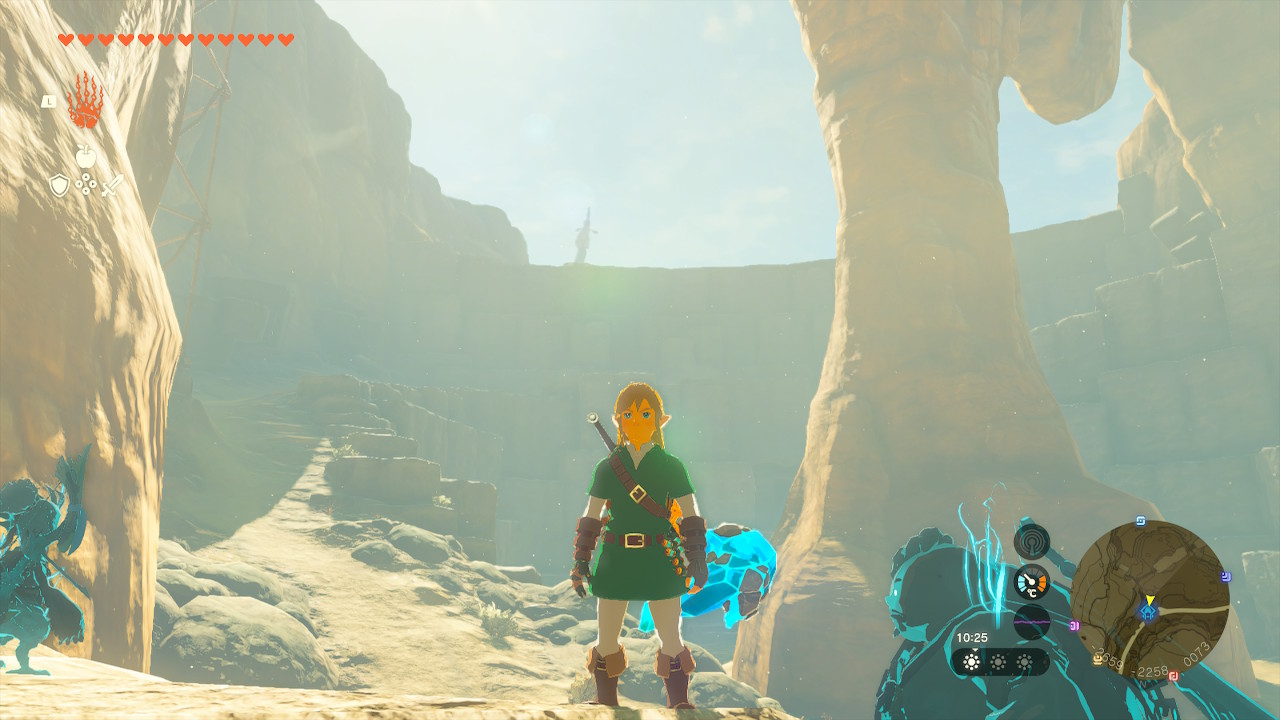Select the pink marker on the minimap's left edge

coord(1074,626)
